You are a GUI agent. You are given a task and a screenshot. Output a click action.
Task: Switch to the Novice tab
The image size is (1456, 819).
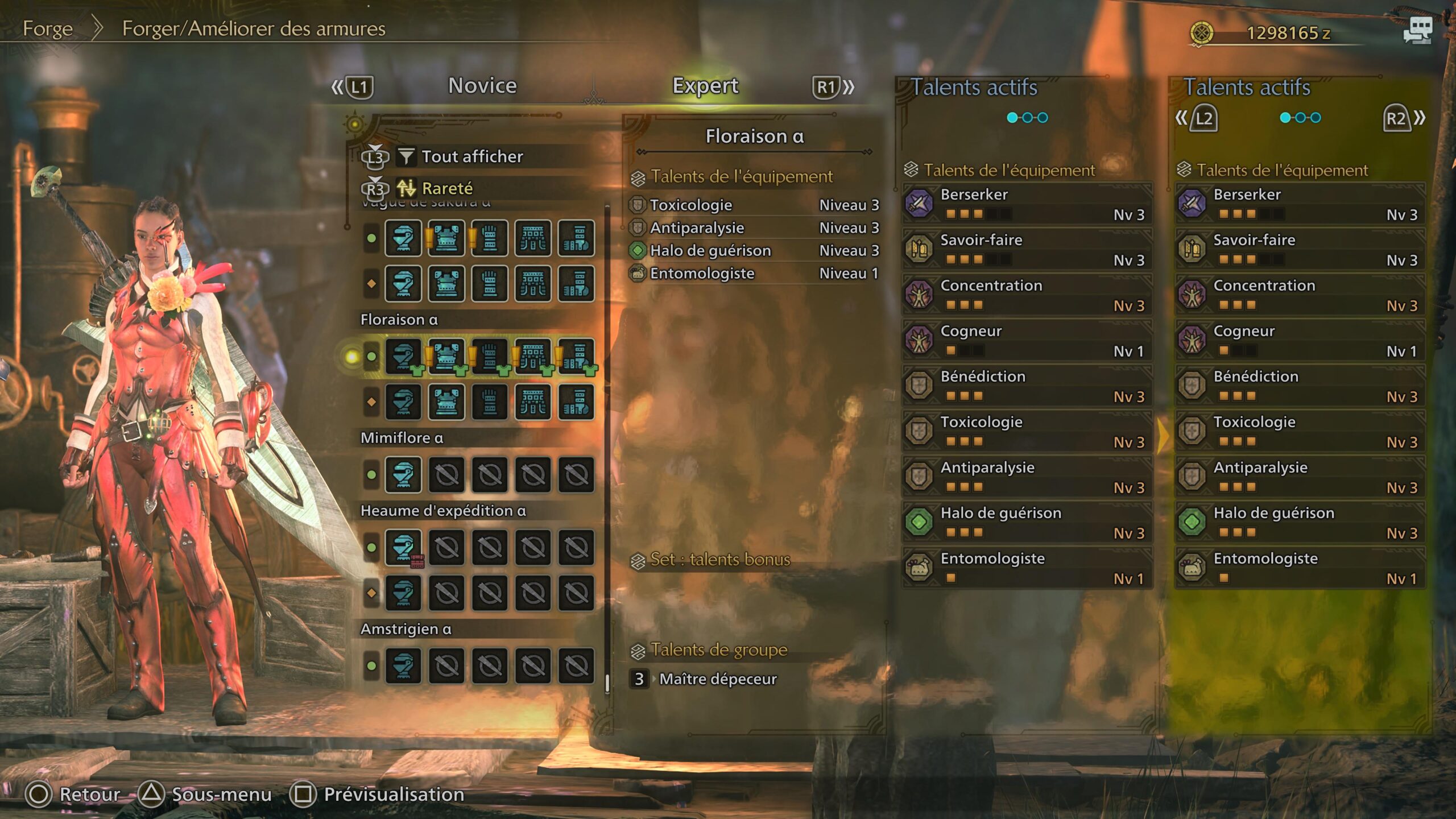482,86
